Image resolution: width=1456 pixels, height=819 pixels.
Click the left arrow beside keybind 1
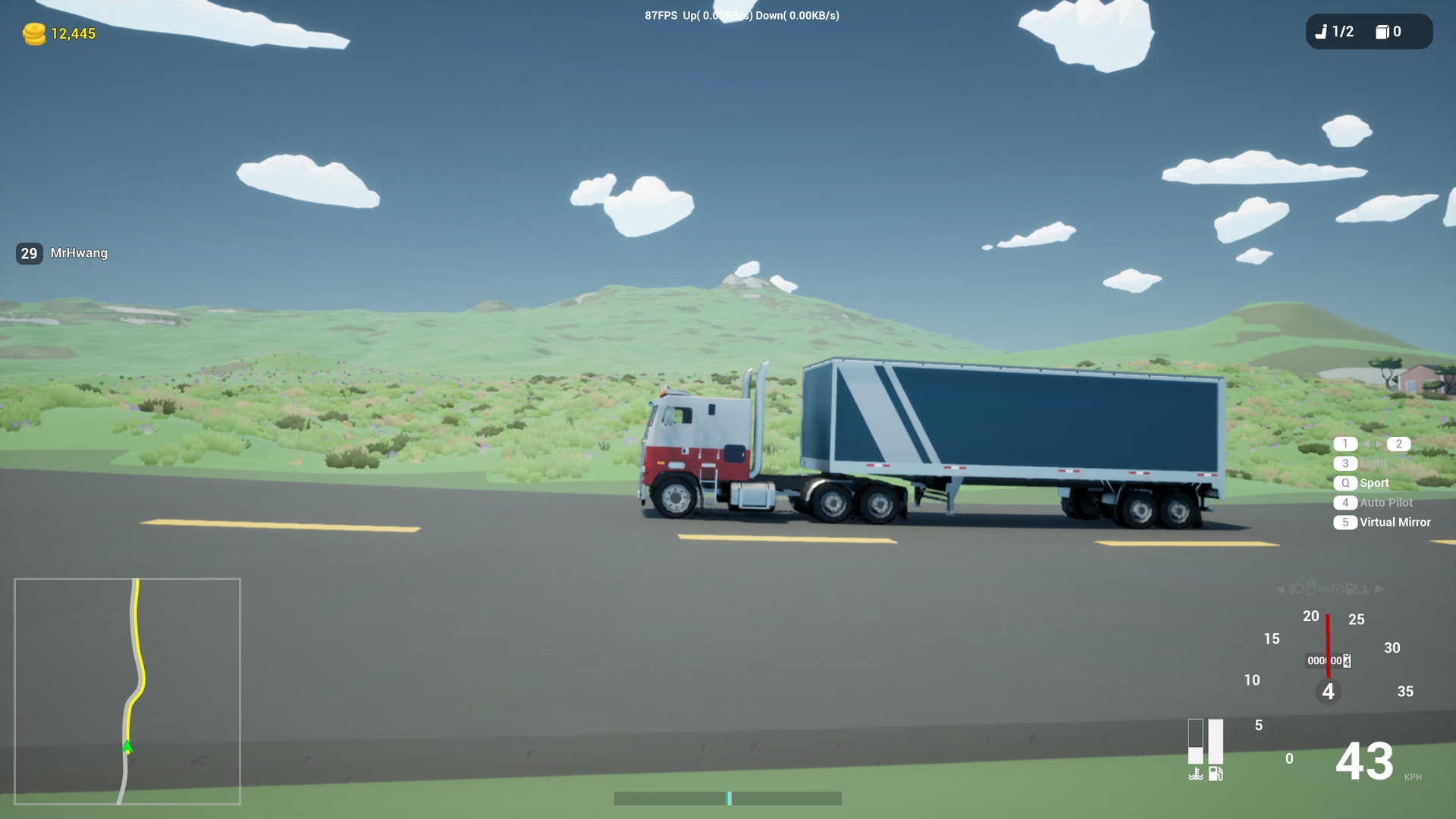1367,444
